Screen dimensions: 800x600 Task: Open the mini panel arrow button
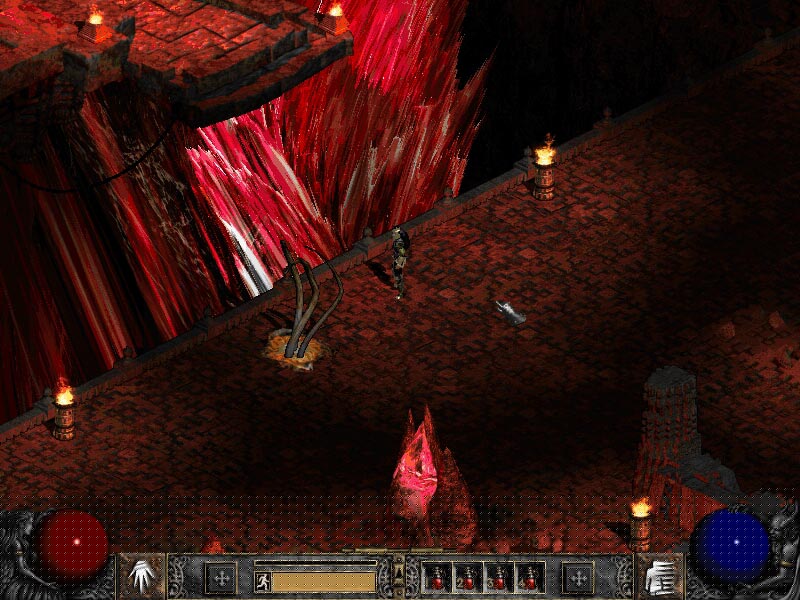tap(399, 566)
